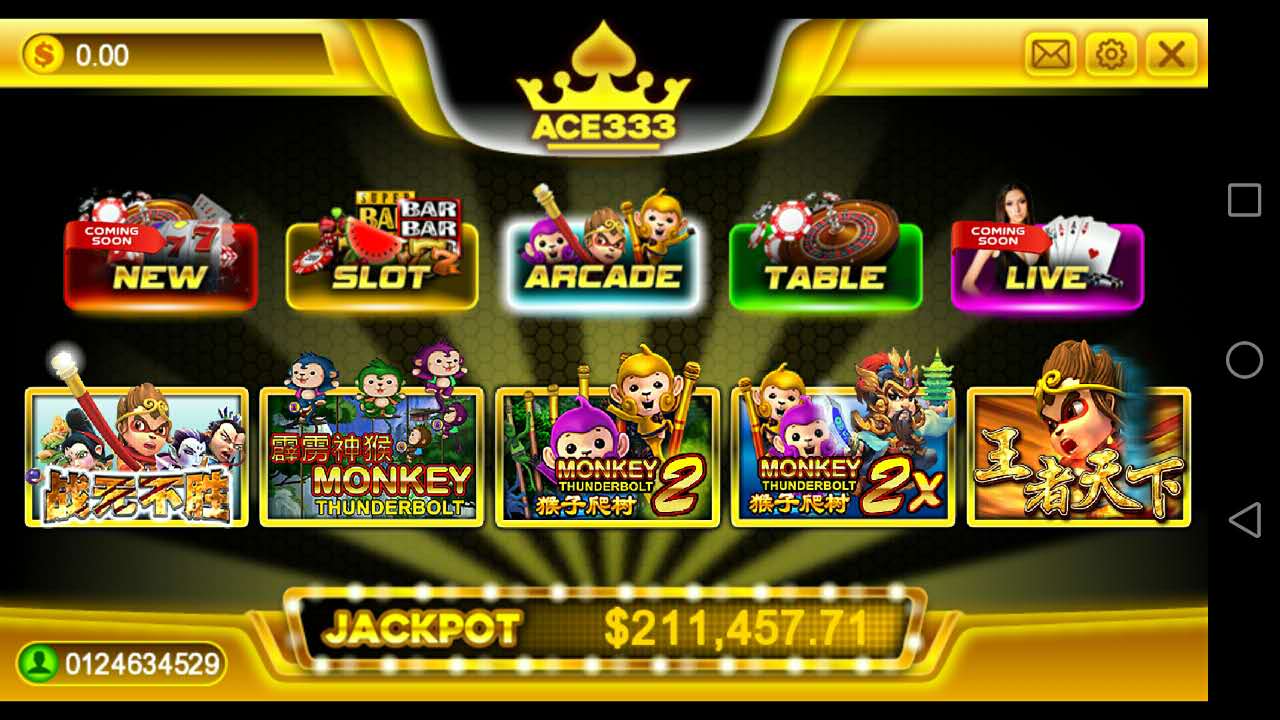Open the mail inbox icon
Screen dimensions: 1280x720
(x=1048, y=55)
